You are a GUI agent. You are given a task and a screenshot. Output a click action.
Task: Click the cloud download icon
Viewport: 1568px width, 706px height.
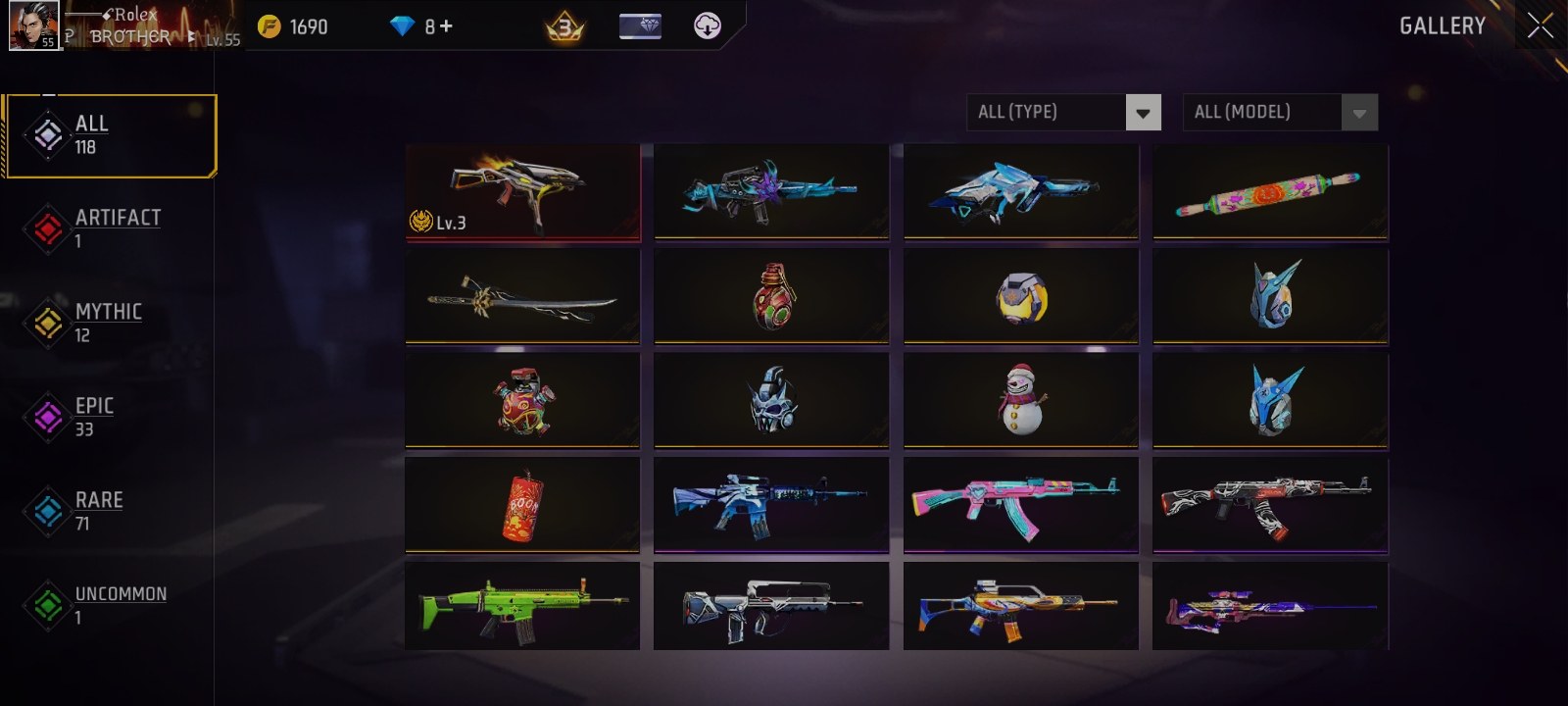tap(708, 26)
